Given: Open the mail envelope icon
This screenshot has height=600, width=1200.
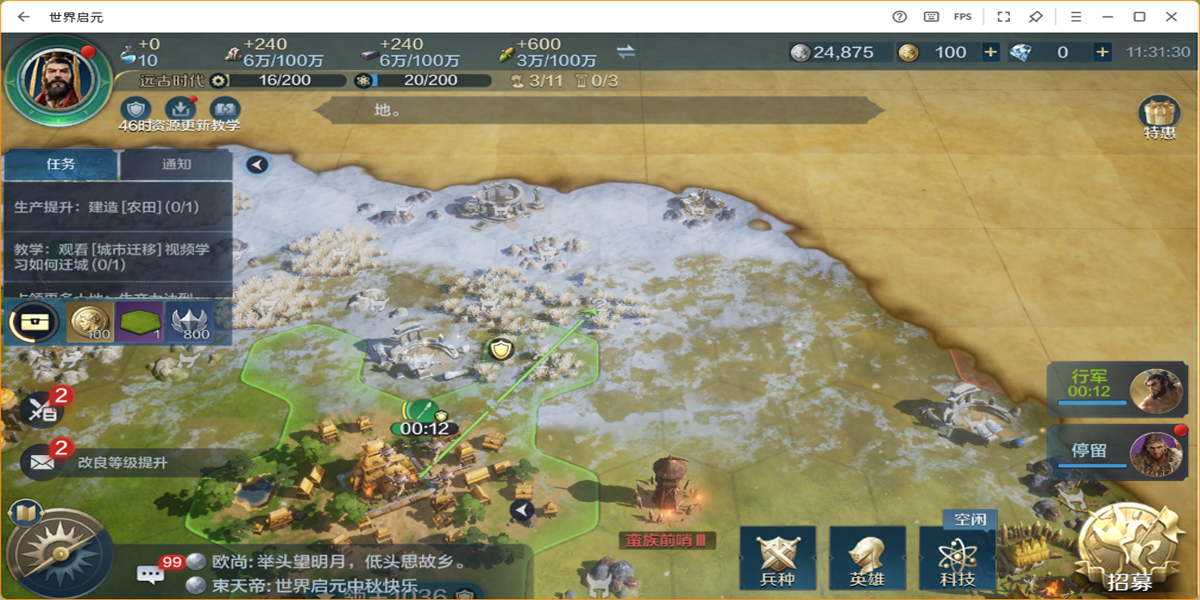Looking at the screenshot, I should (41, 462).
